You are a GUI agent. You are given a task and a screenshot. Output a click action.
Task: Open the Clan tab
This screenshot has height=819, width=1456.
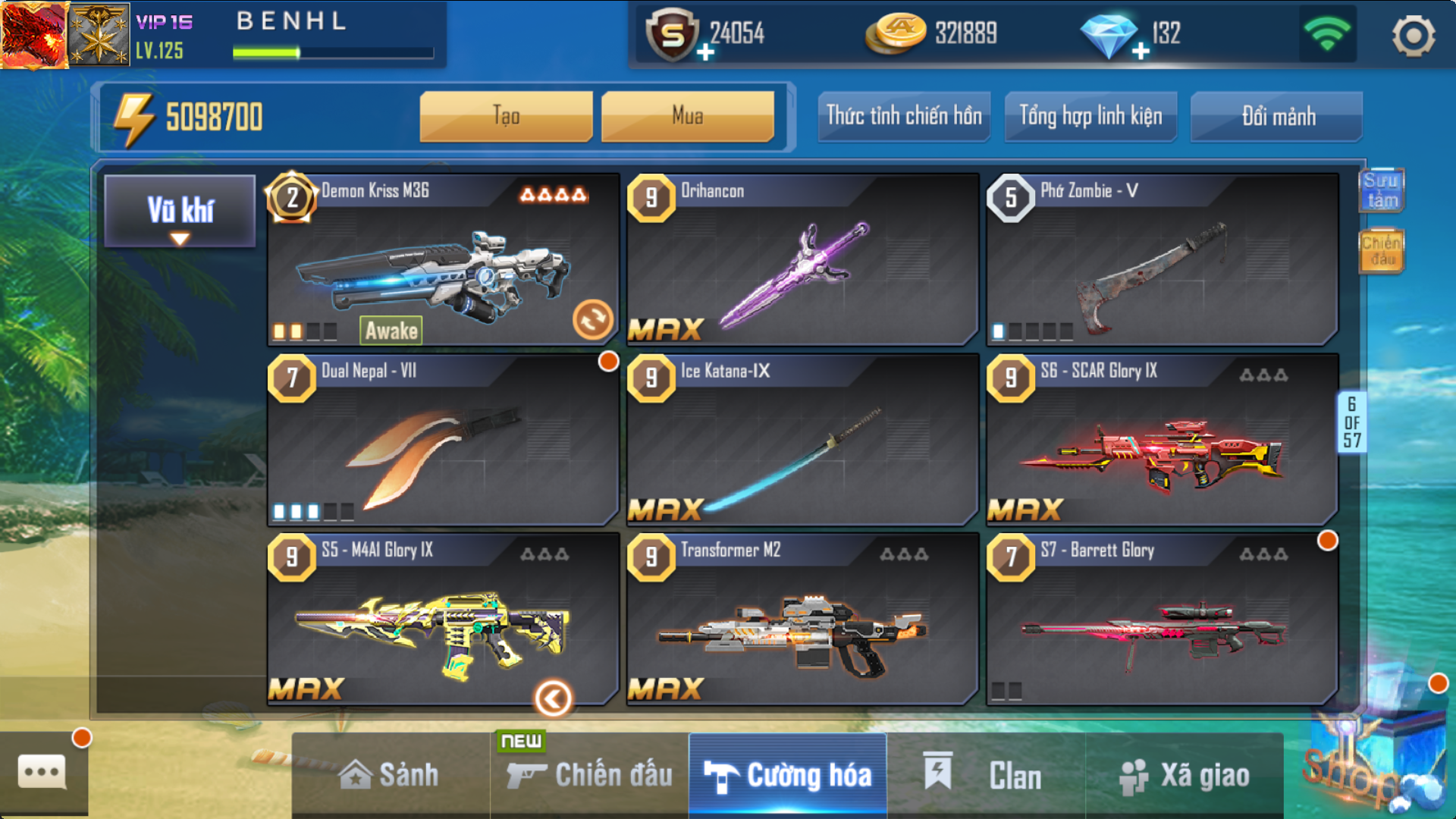[x=986, y=775]
